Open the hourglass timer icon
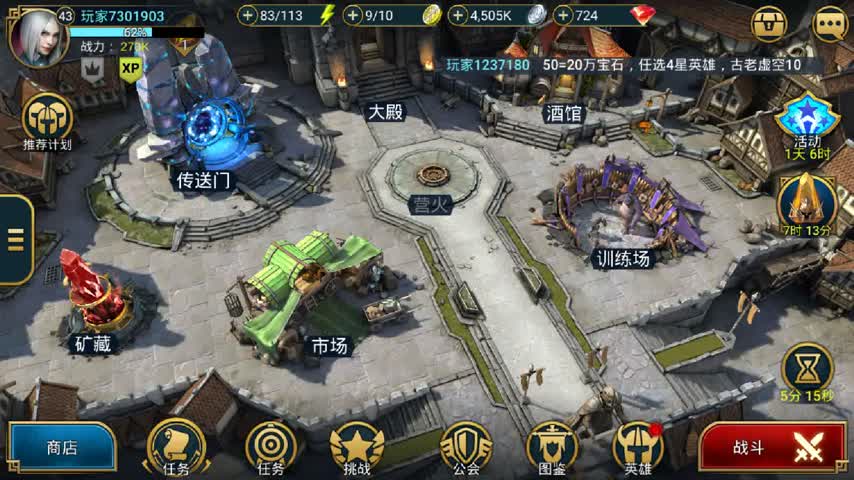This screenshot has height=480, width=854. pyautogui.click(x=808, y=368)
